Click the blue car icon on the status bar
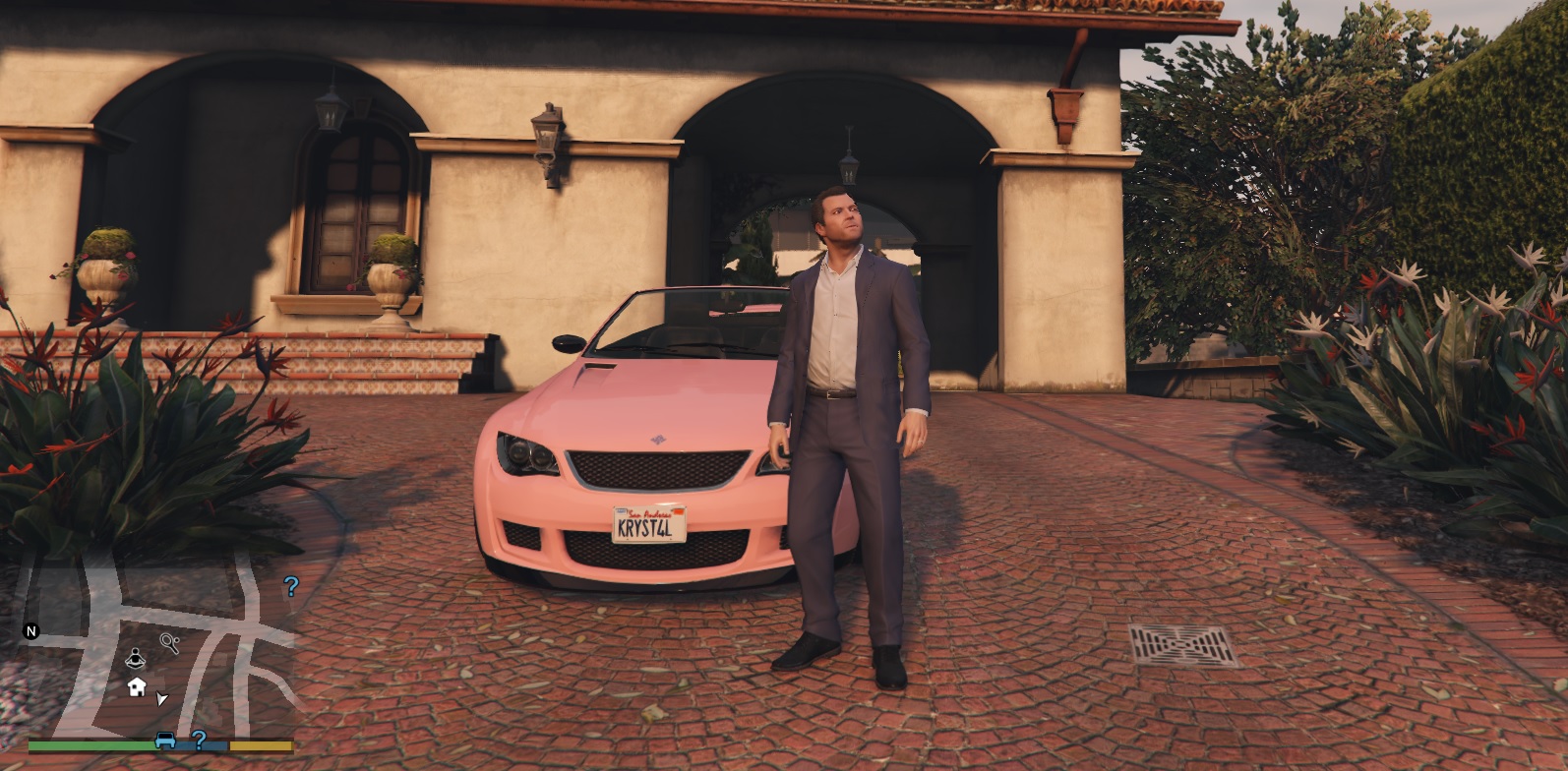1568x771 pixels. tap(164, 741)
